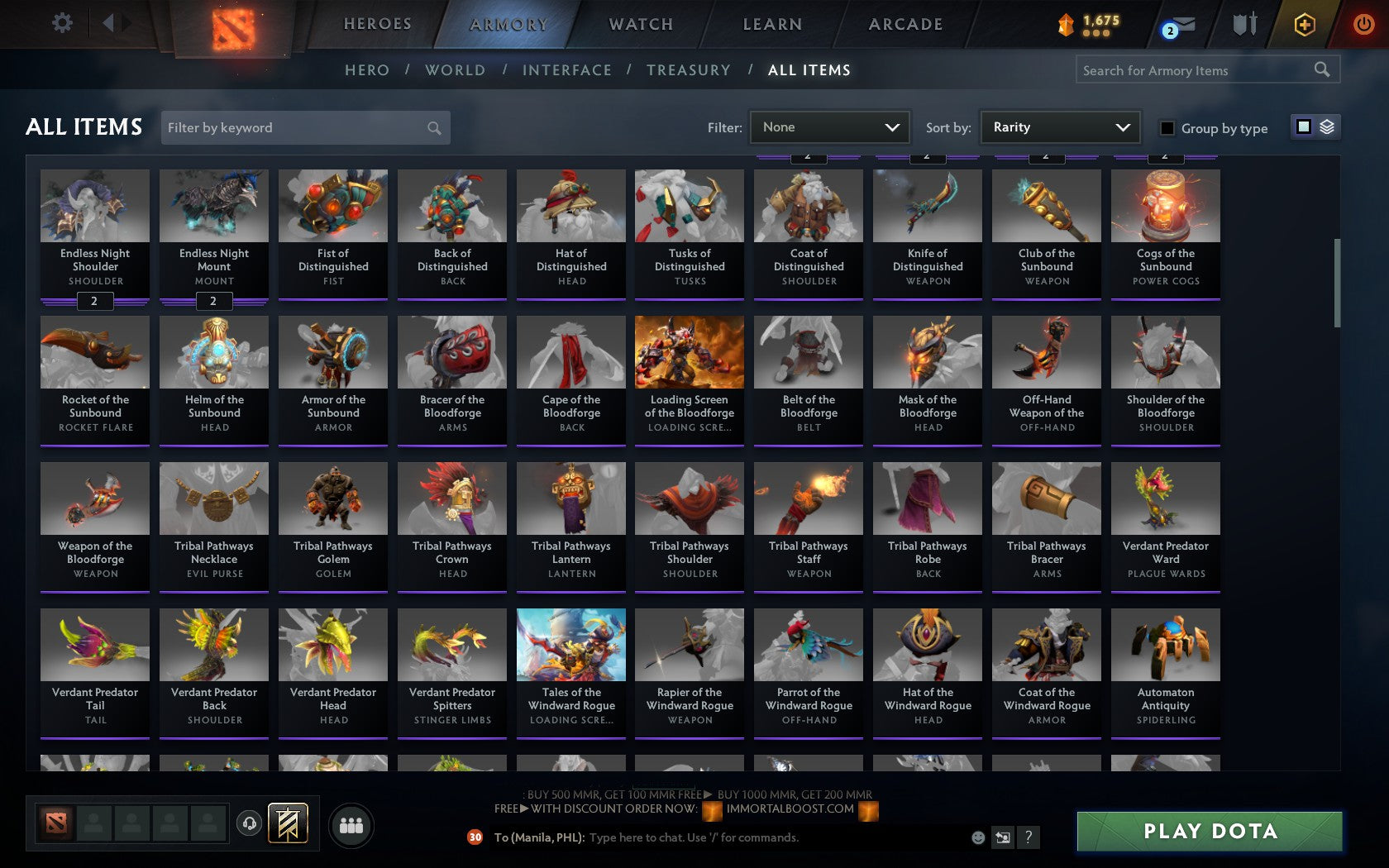The image size is (1389, 868).
Task: Expand the back navigation arrows beside settings
Action: point(114,23)
